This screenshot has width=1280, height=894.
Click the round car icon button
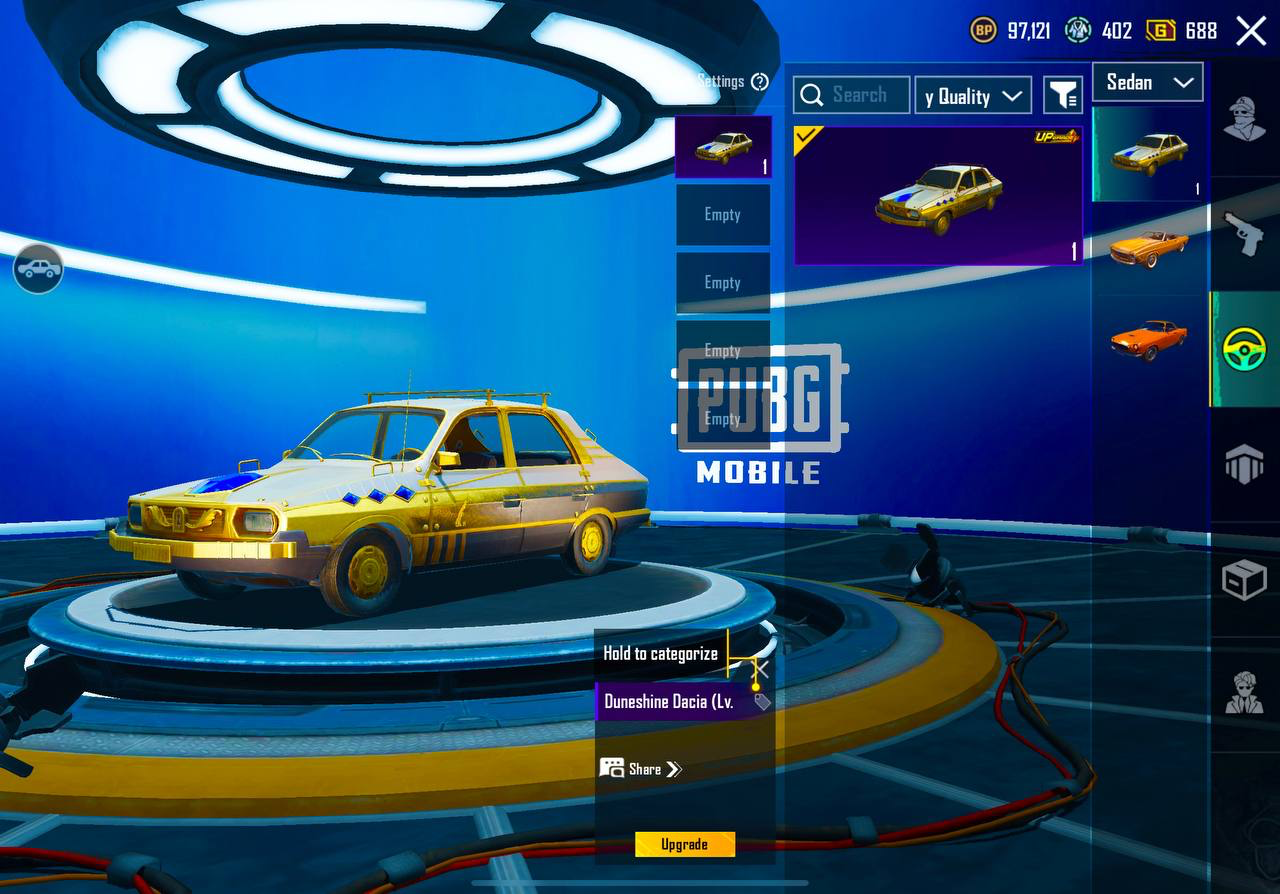(x=38, y=269)
